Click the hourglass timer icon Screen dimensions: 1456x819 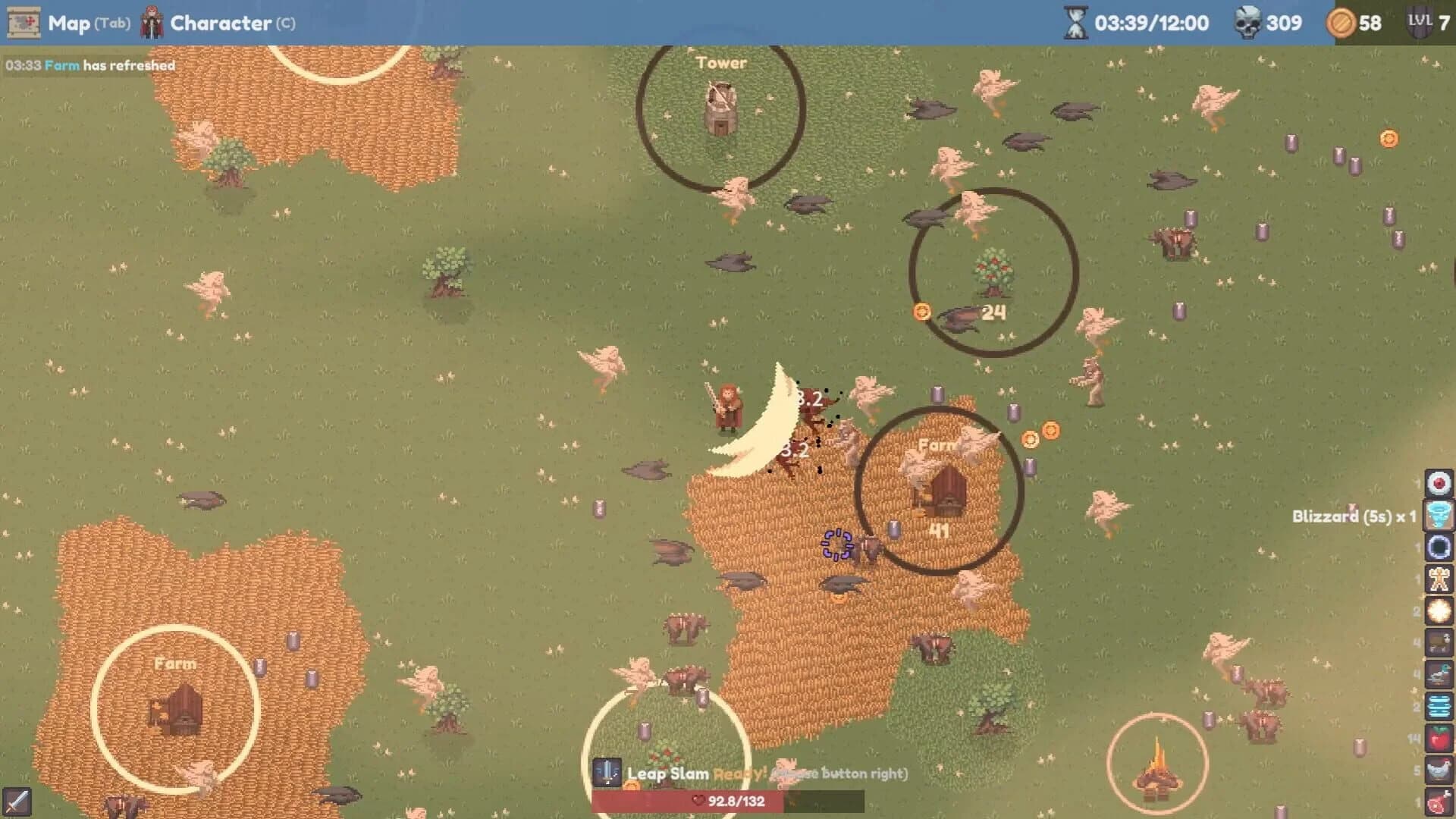pos(1075,24)
